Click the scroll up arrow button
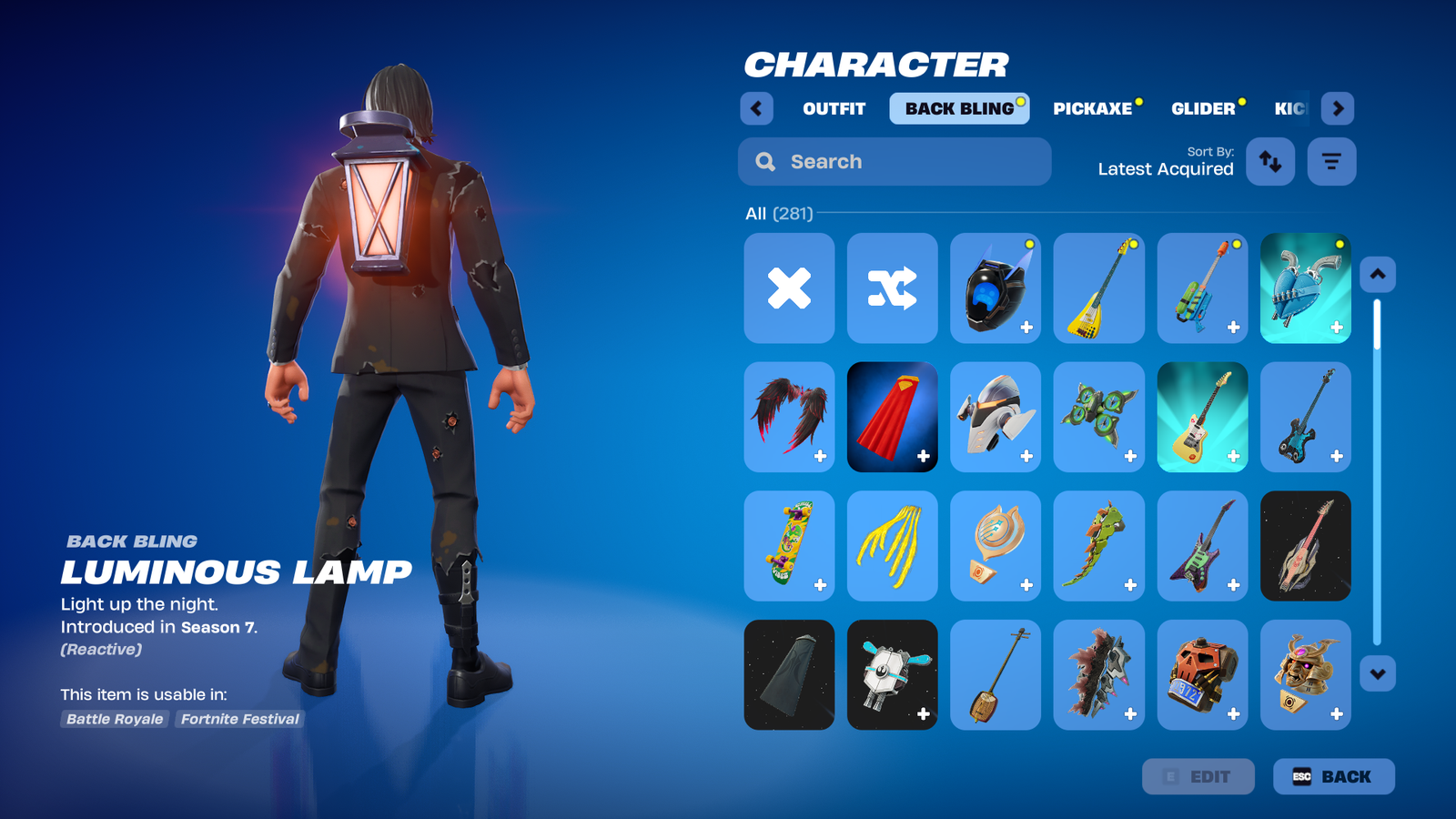The width and height of the screenshot is (1456, 819). (x=1378, y=274)
